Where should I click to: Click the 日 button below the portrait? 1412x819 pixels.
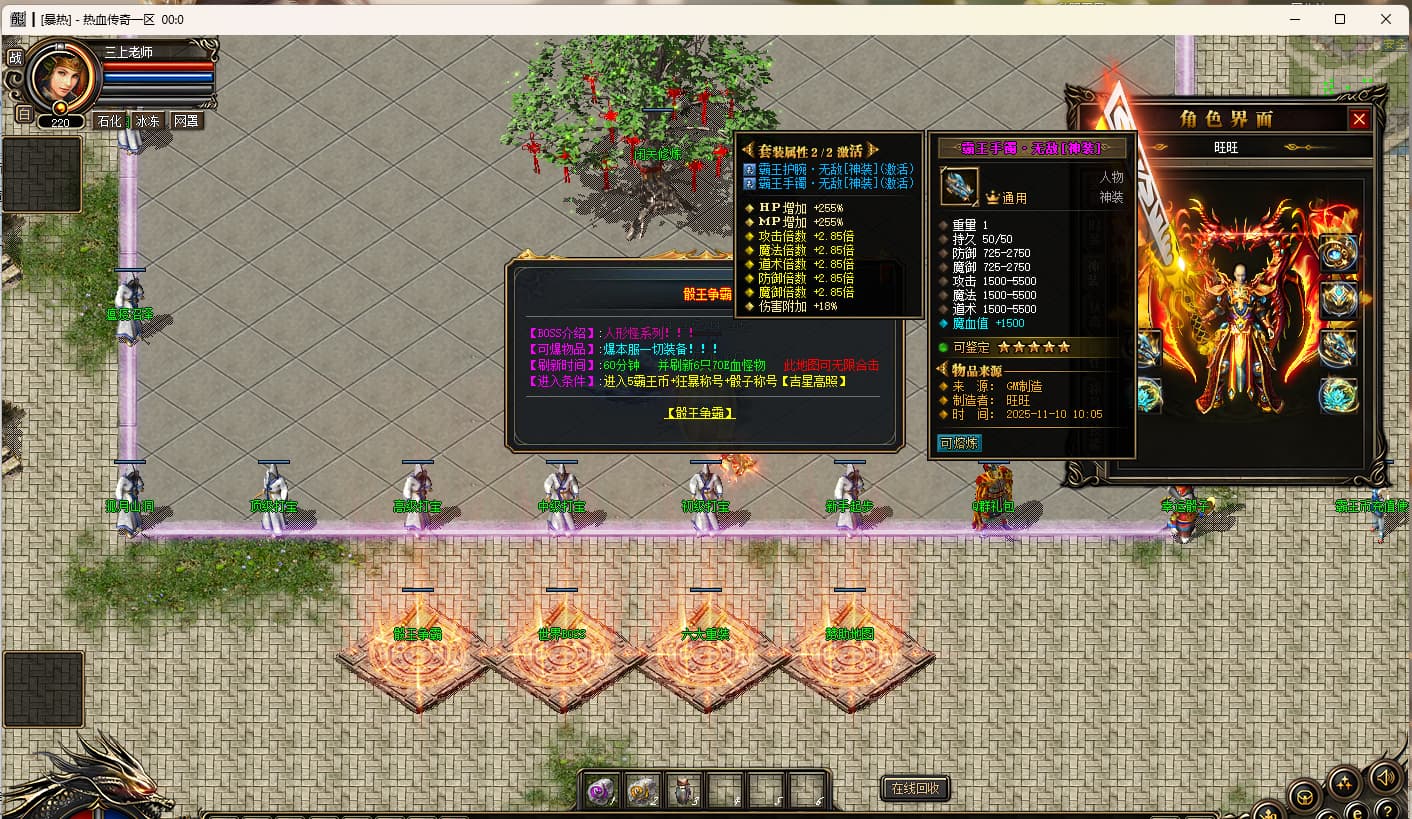(24, 113)
